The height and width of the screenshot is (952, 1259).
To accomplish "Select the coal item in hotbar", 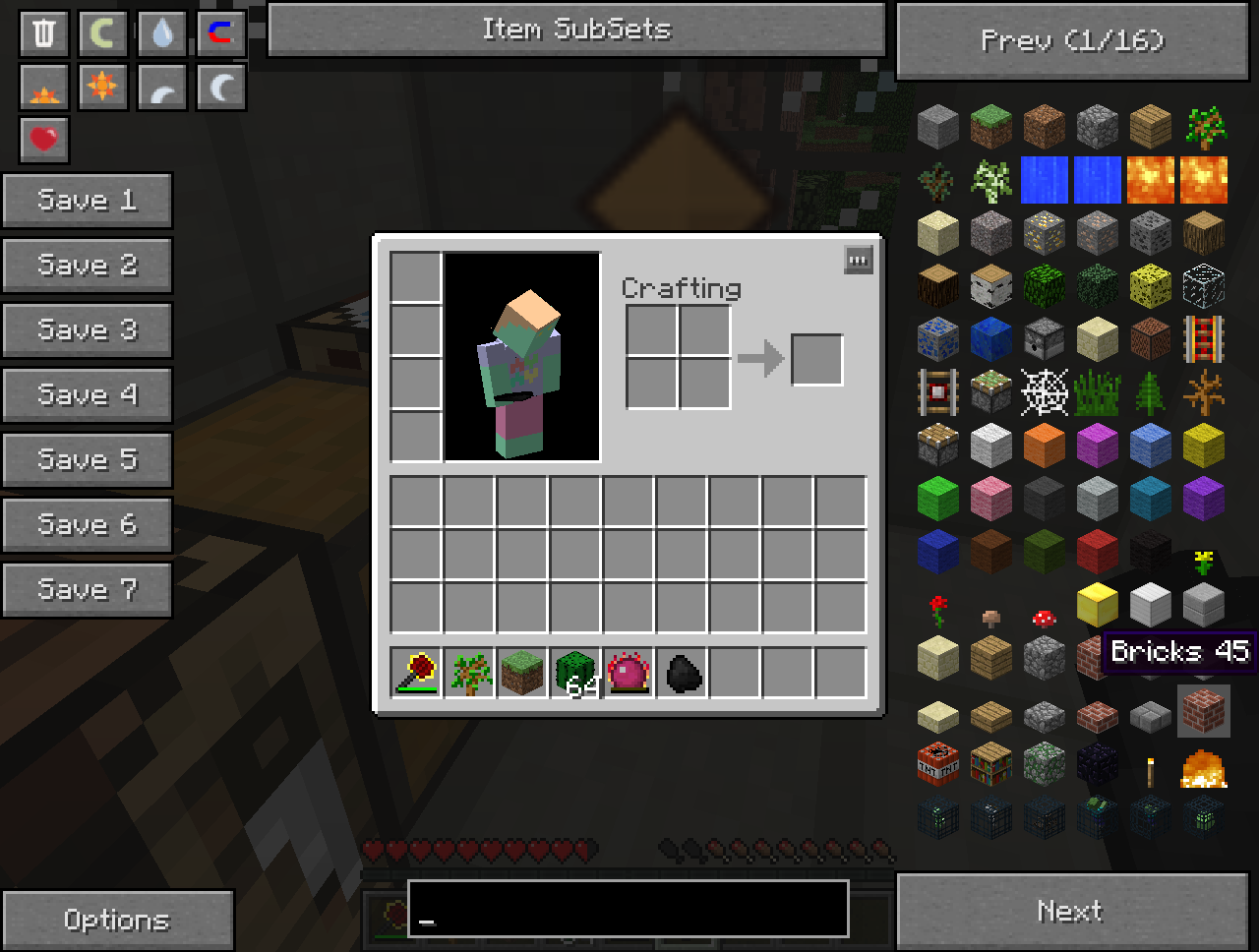I will (x=682, y=673).
